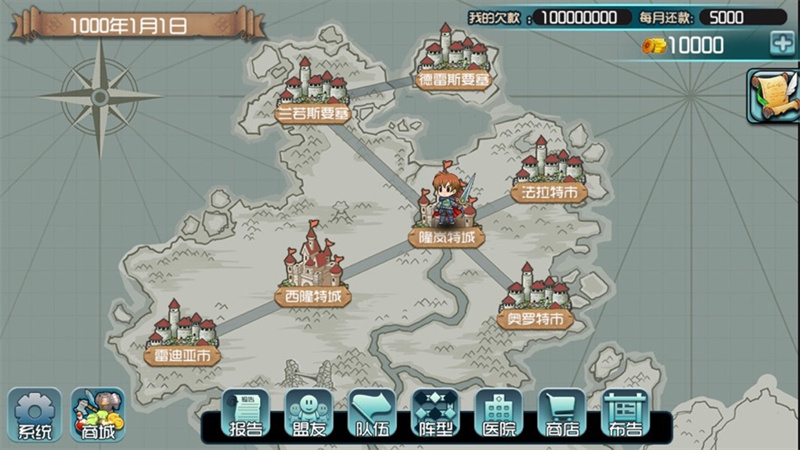800x450 pixels.
Task: Open the 商城 mall
Action: click(x=97, y=414)
